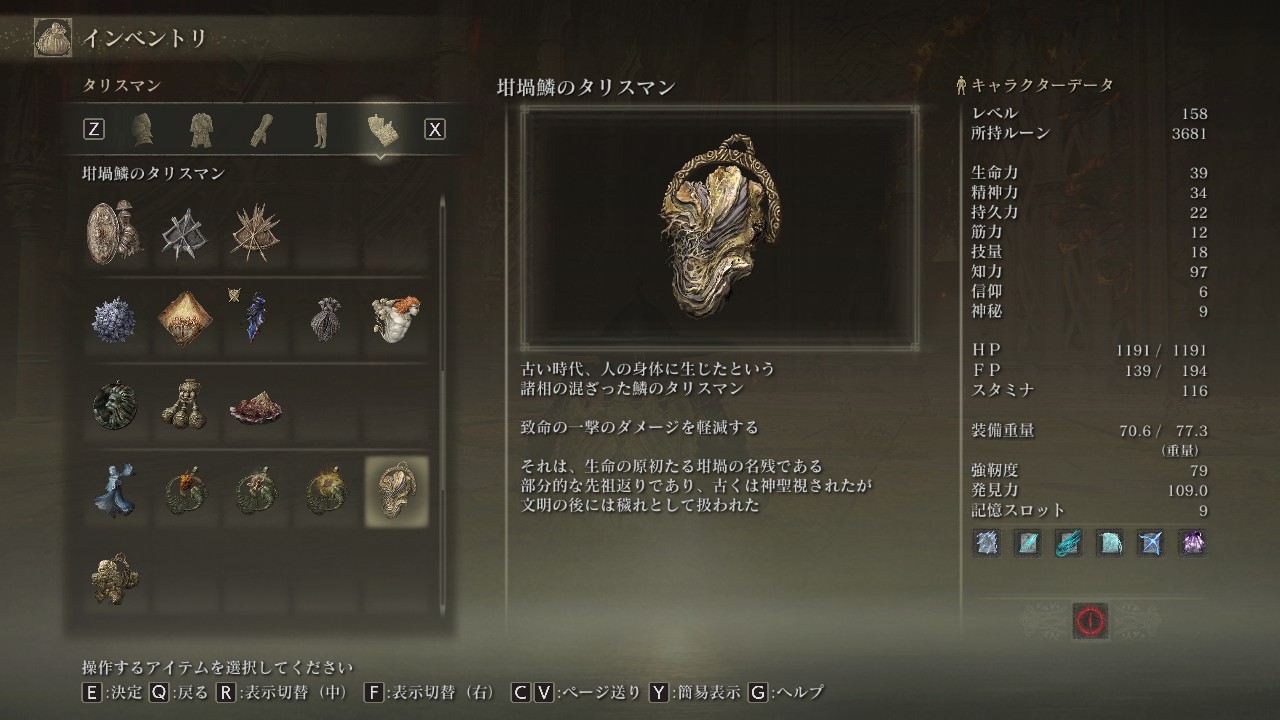Select the three golden pouches talisman

(x=185, y=405)
